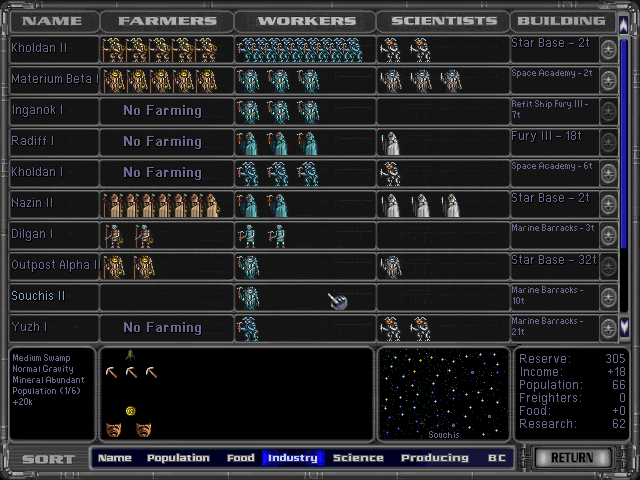Sort colonies by BC

click(x=497, y=458)
